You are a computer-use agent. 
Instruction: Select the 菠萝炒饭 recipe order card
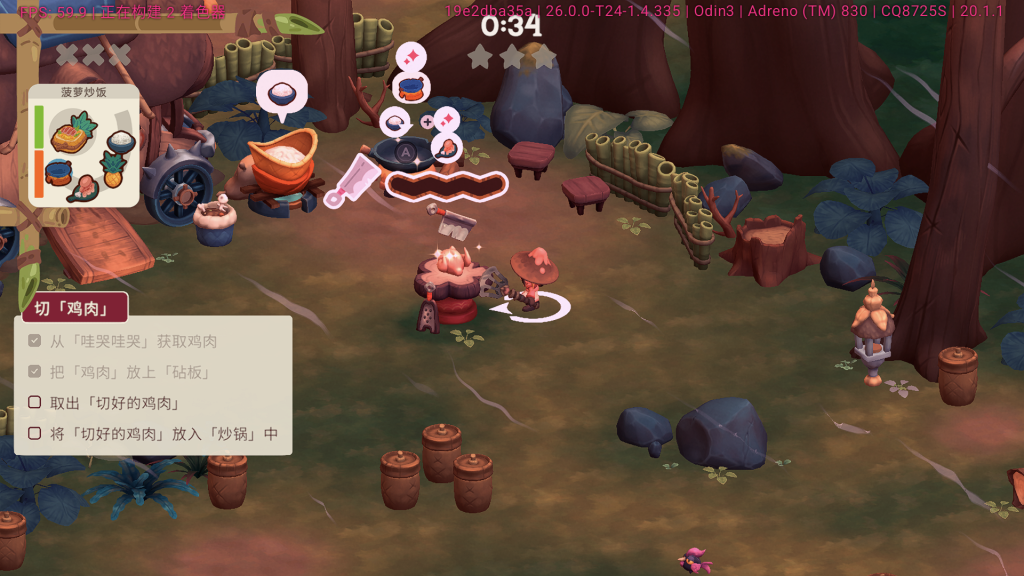[85, 147]
